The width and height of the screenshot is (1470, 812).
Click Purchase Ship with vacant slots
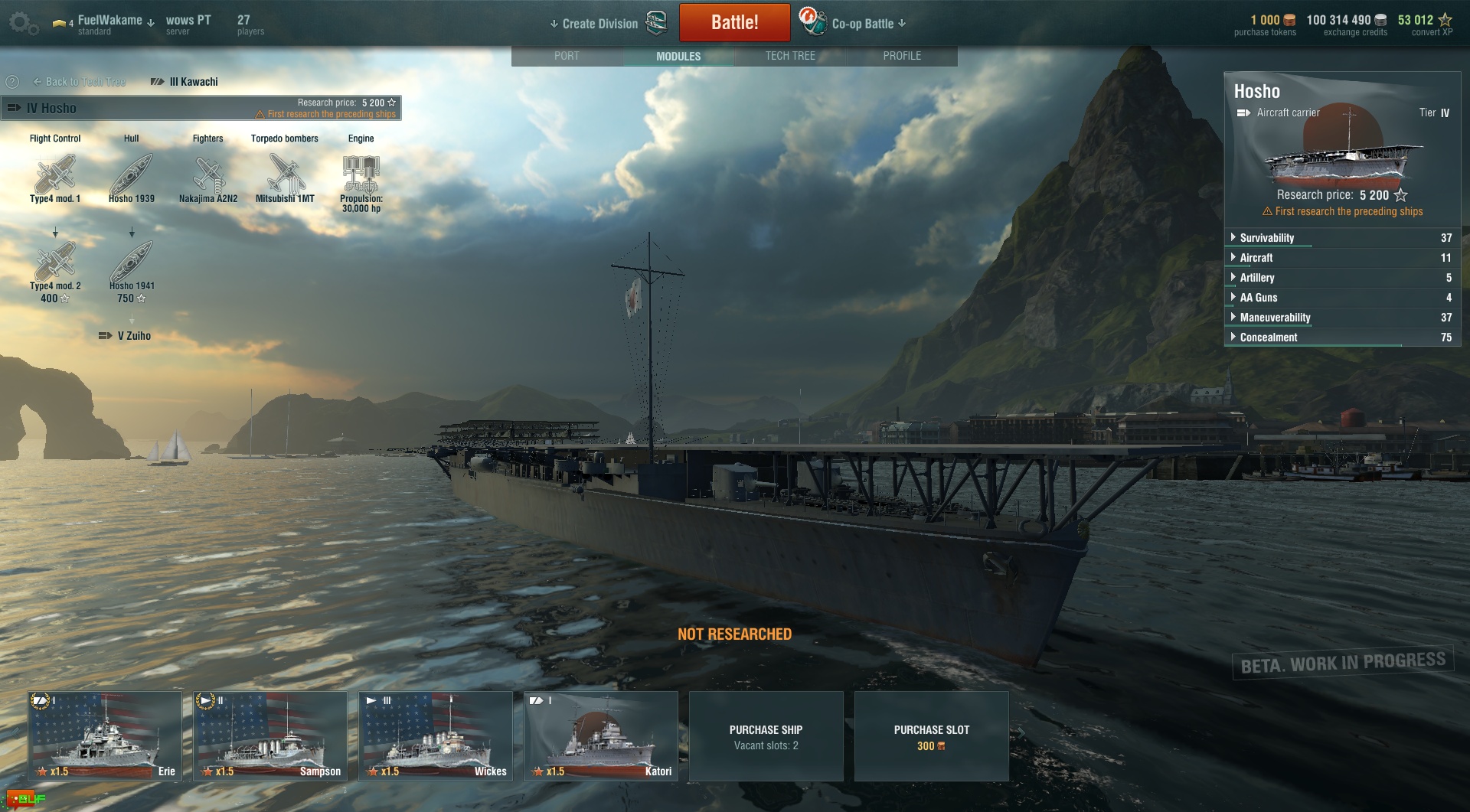click(766, 736)
